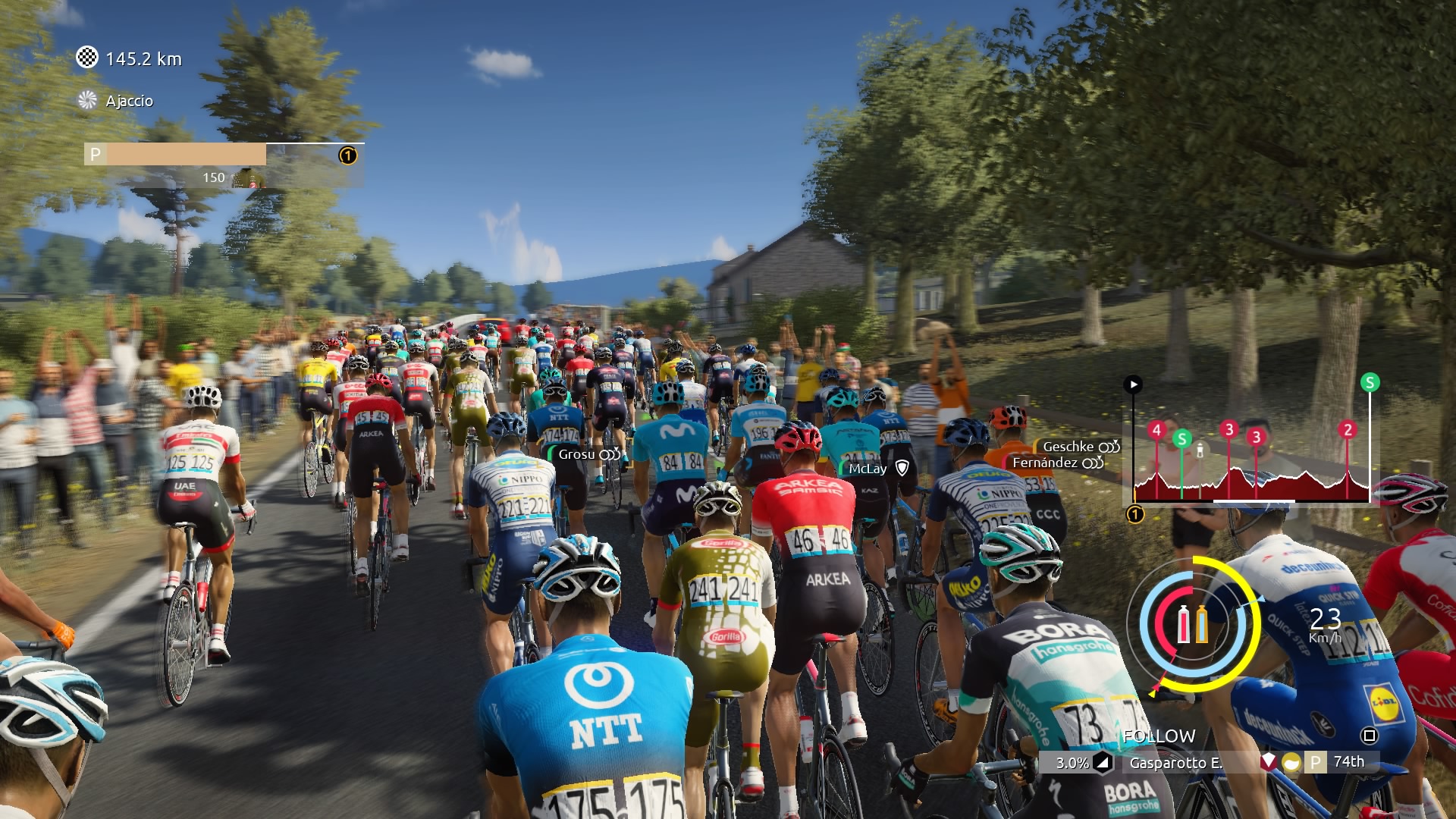This screenshot has width=1456, height=819.
Task: Click the feed zone bottle marker
Action: pos(1200,450)
